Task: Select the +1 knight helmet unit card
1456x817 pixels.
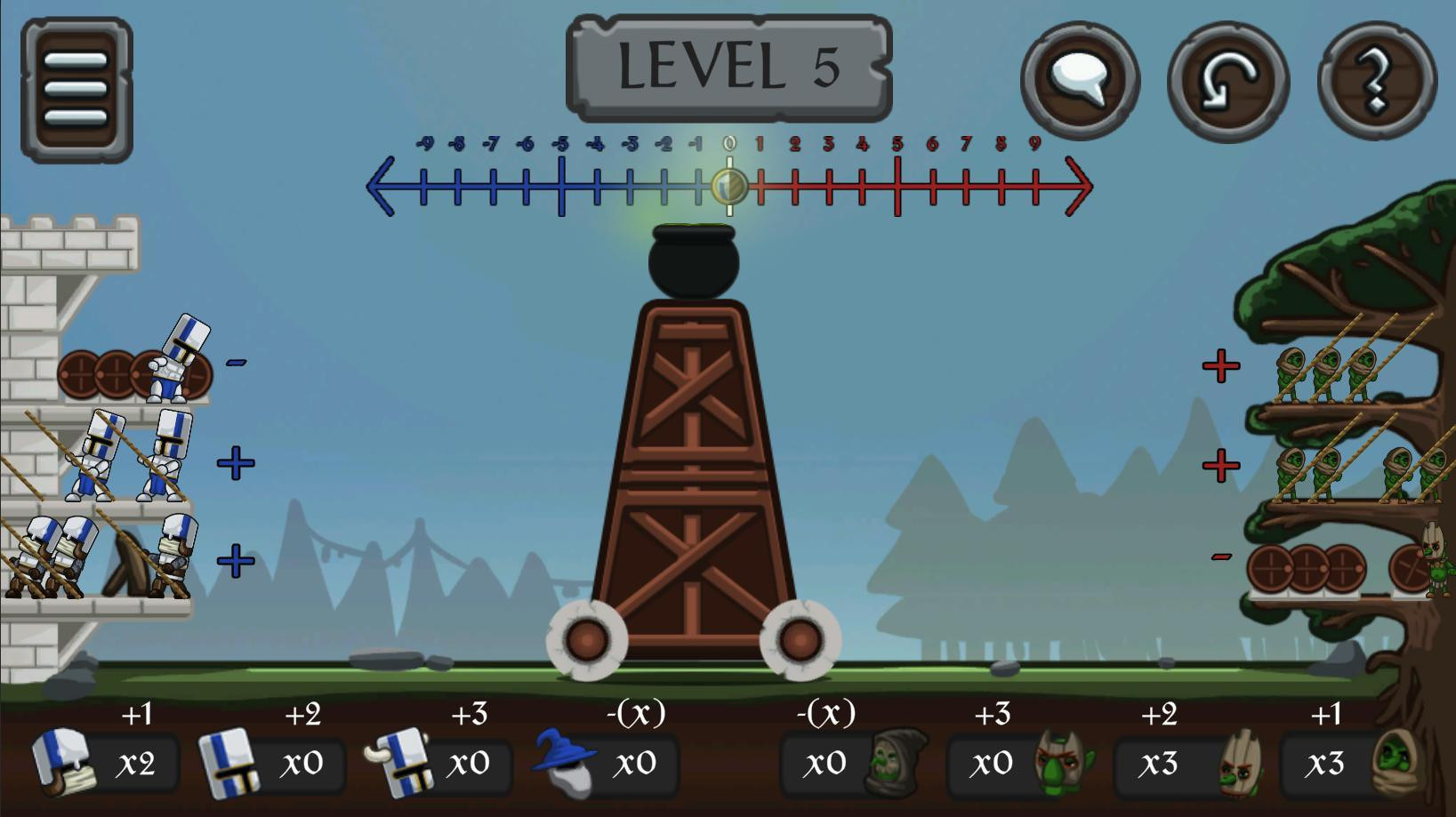Action: pyautogui.click(x=102, y=763)
